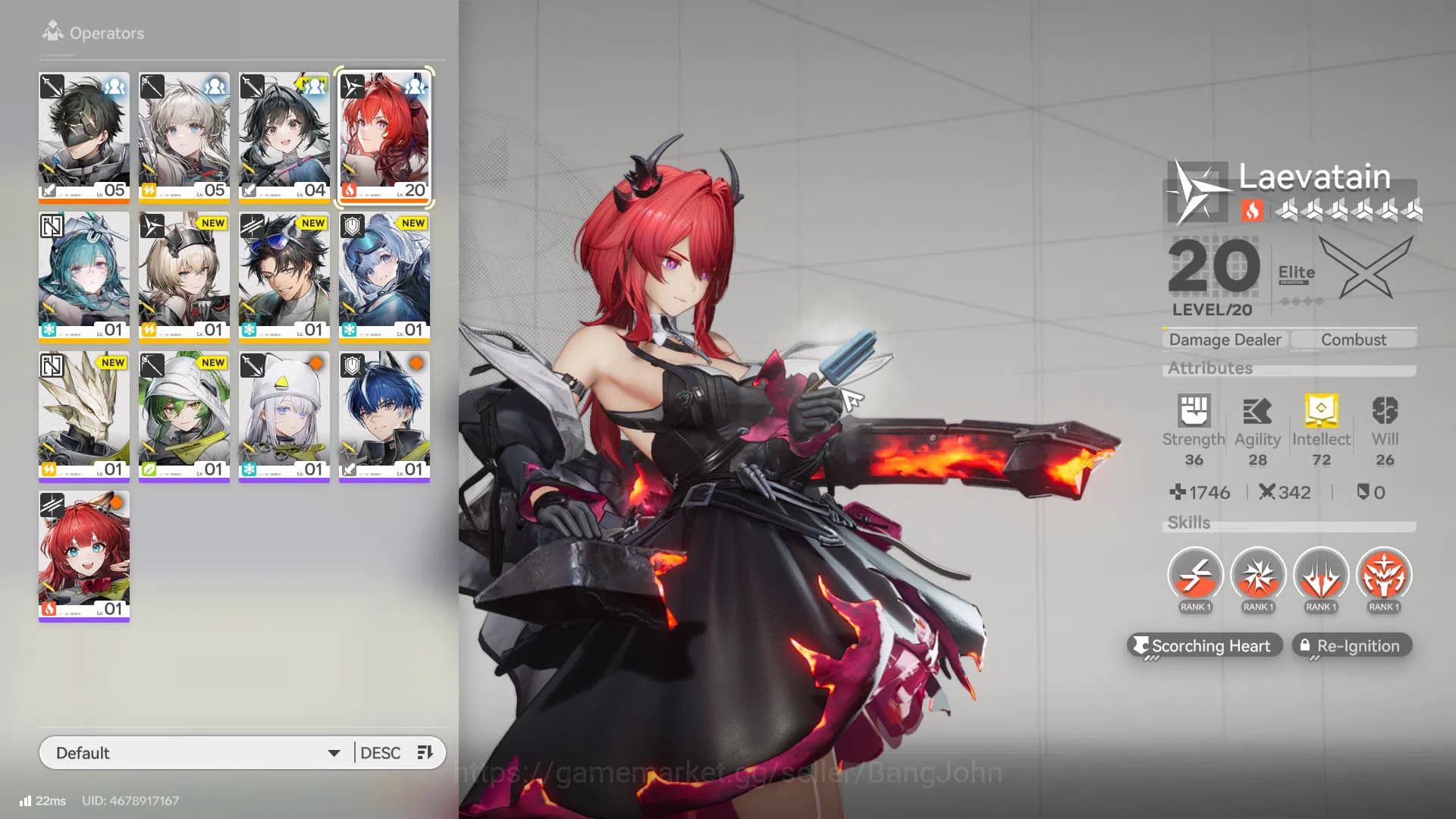Select the Damage Dealer tag
The width and height of the screenshot is (1456, 819).
point(1224,339)
